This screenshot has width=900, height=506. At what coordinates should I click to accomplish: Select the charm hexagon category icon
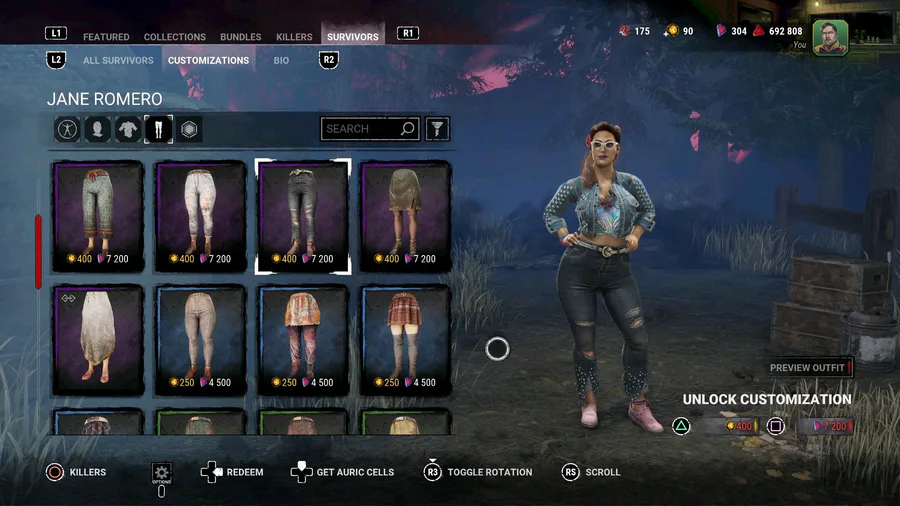(189, 129)
